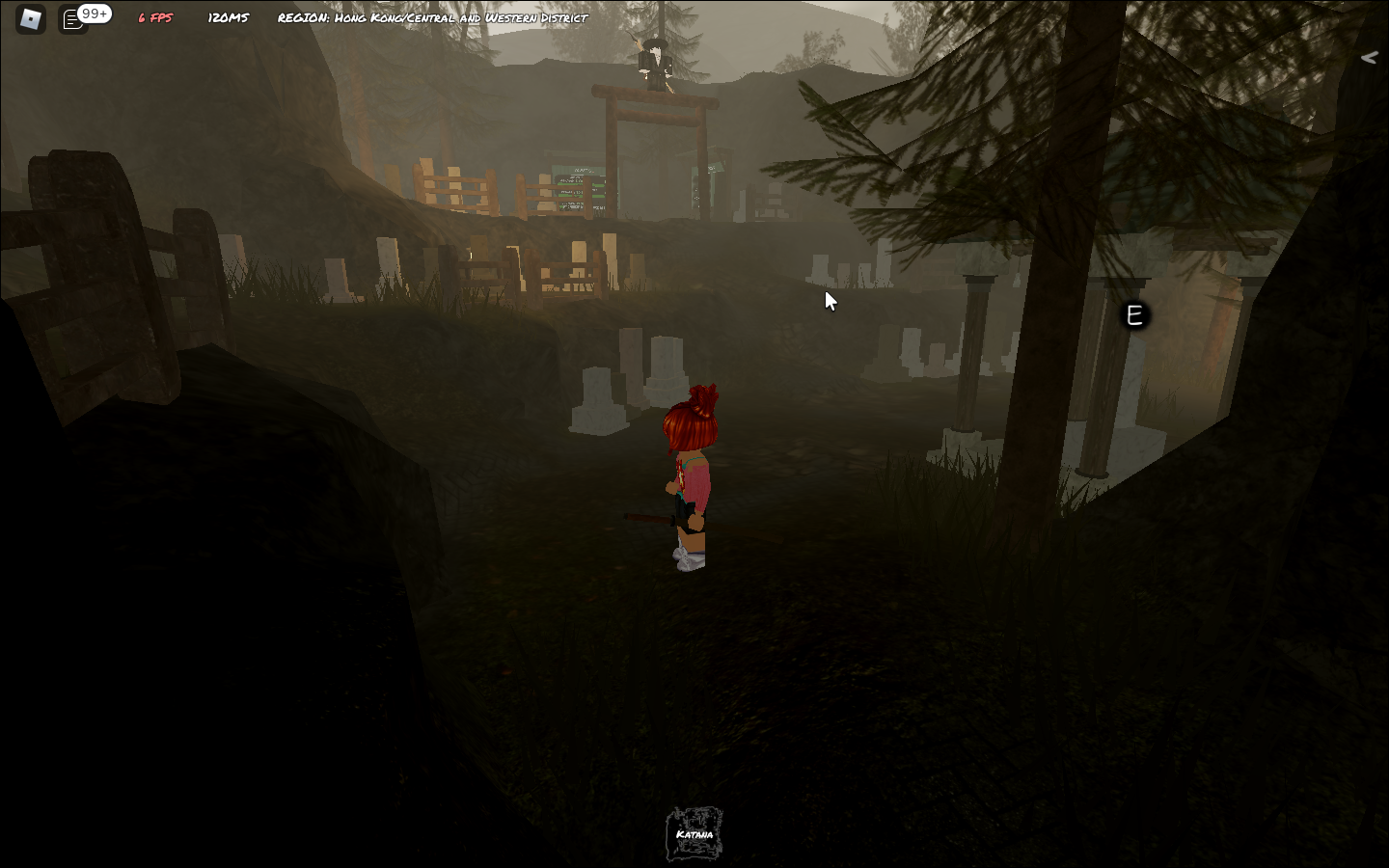Open the Roblox main menu icon

coord(30,19)
